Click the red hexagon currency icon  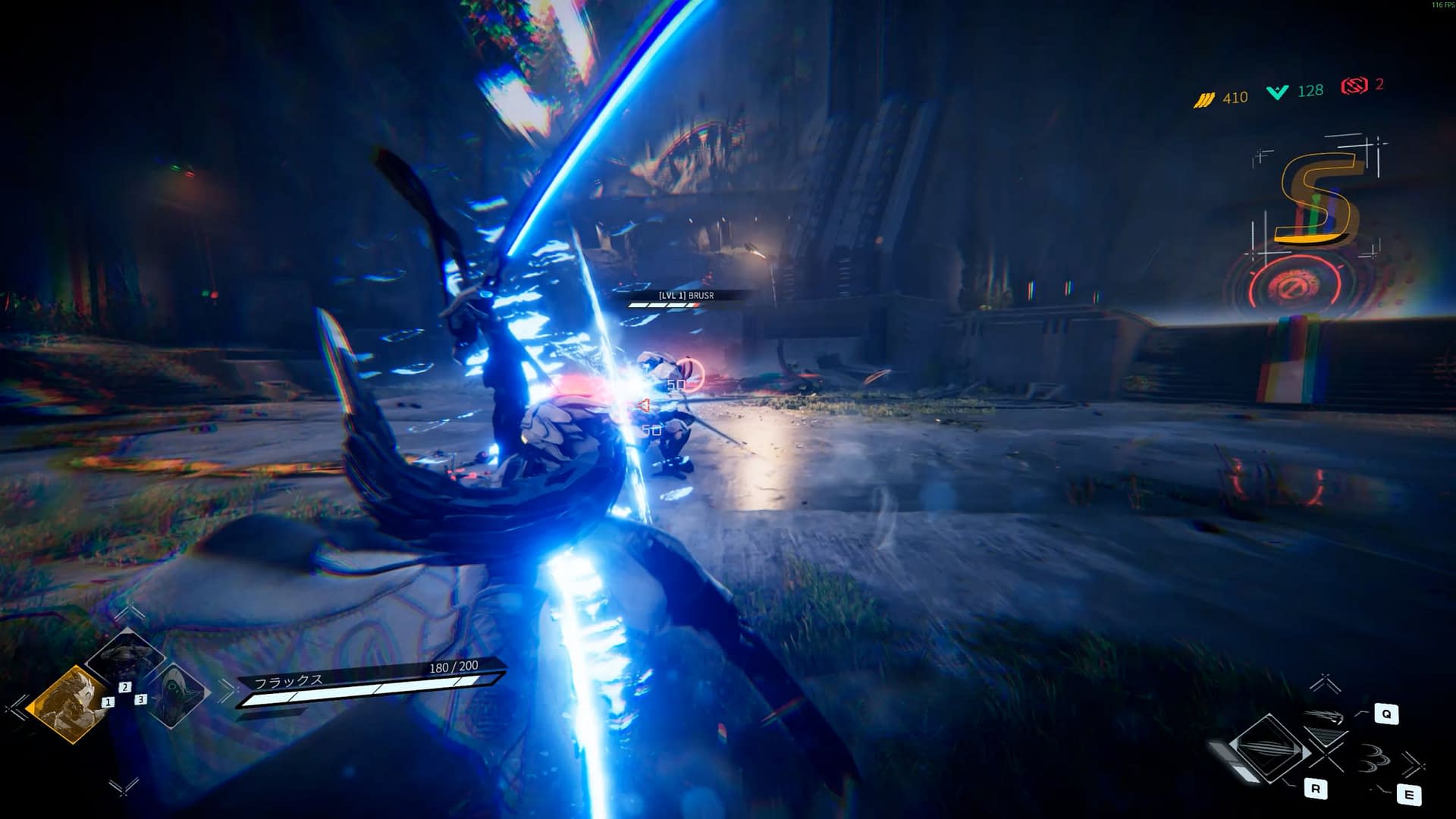click(1354, 86)
